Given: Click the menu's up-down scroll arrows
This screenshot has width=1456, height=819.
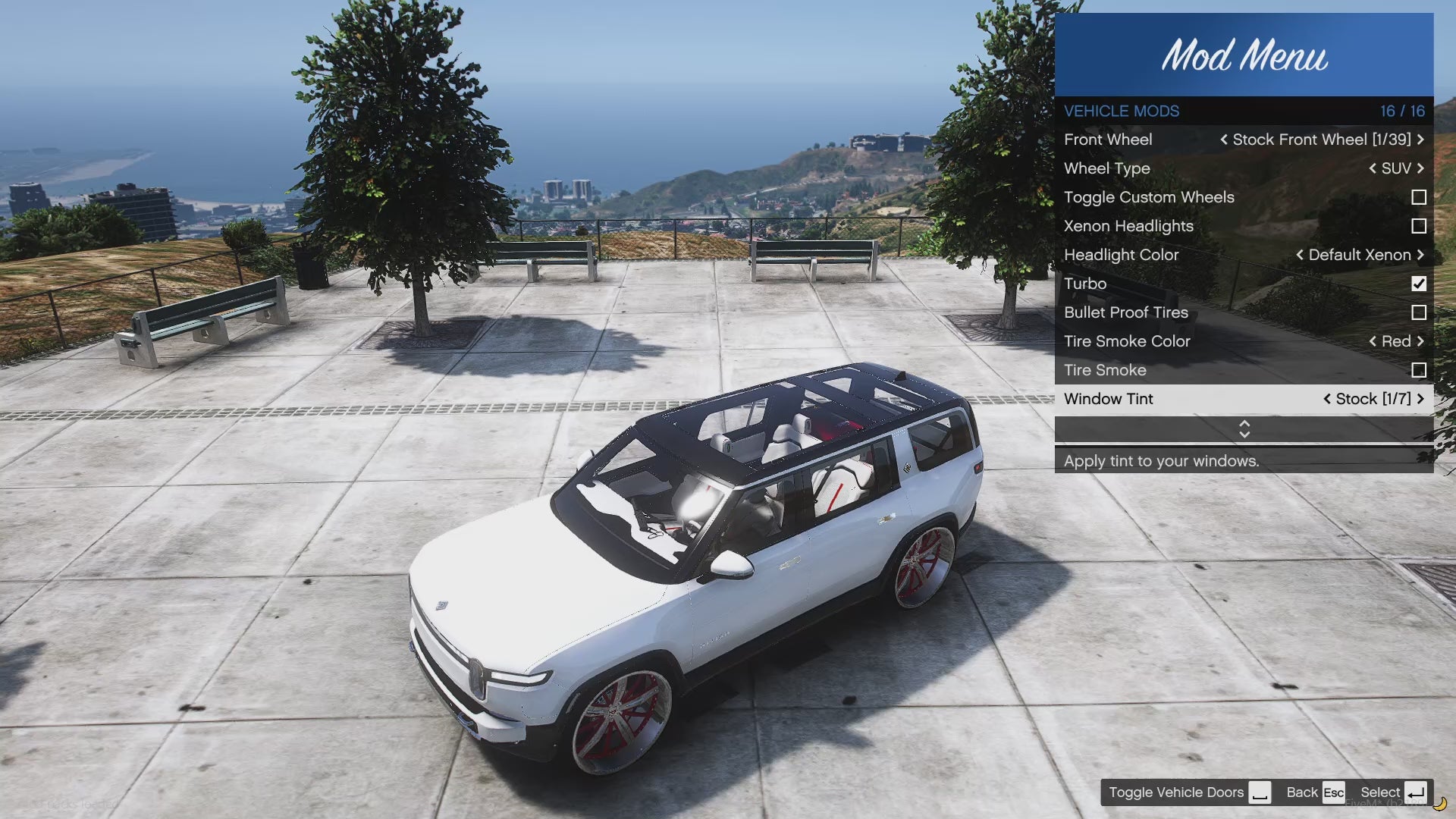Looking at the screenshot, I should (x=1244, y=429).
